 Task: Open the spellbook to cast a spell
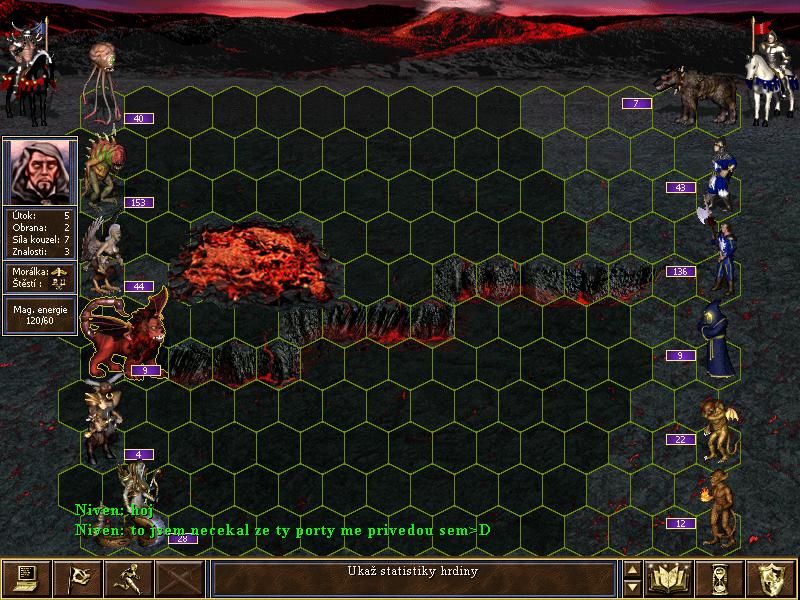point(669,577)
